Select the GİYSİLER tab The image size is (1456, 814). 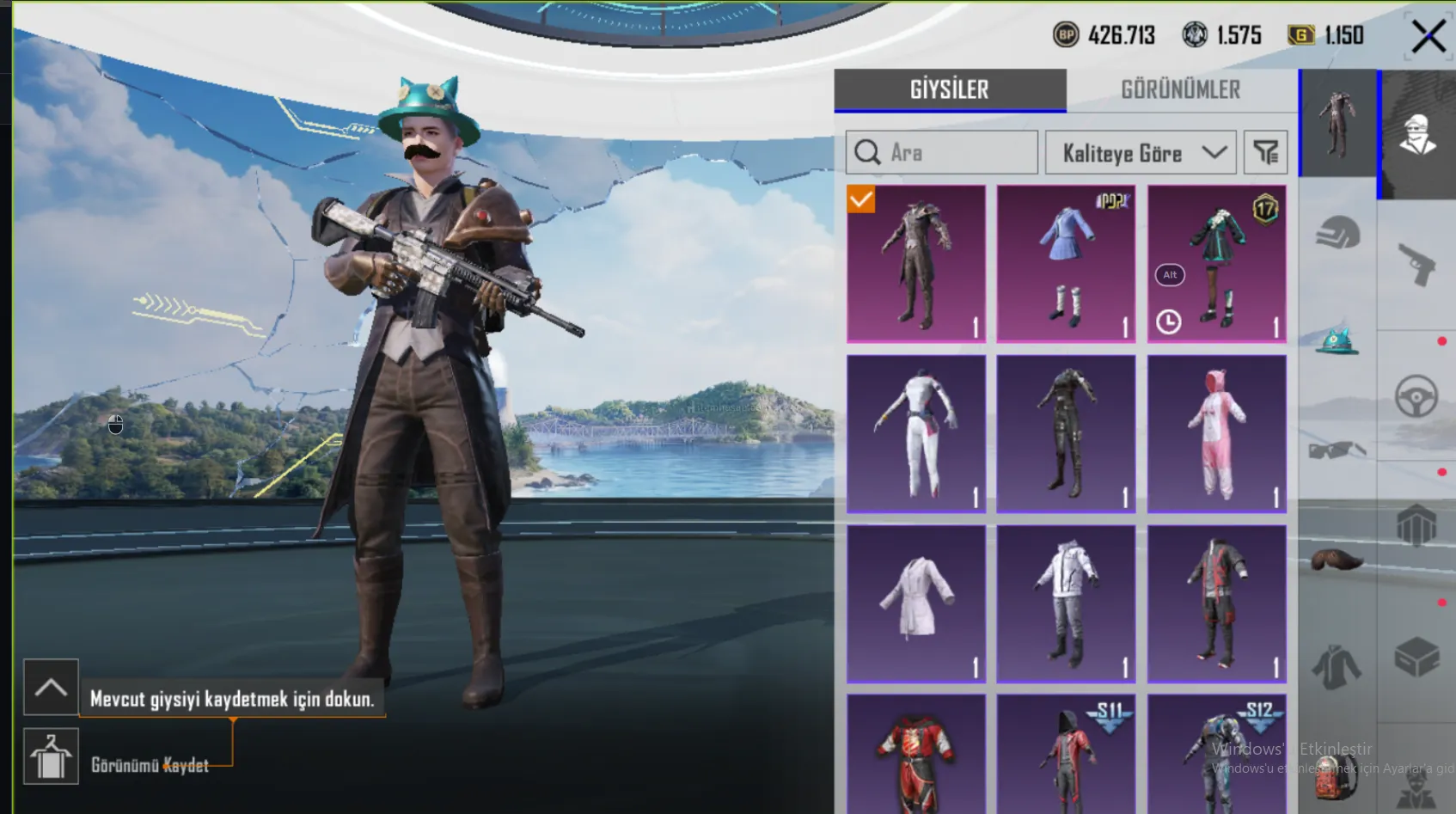pyautogui.click(x=949, y=89)
